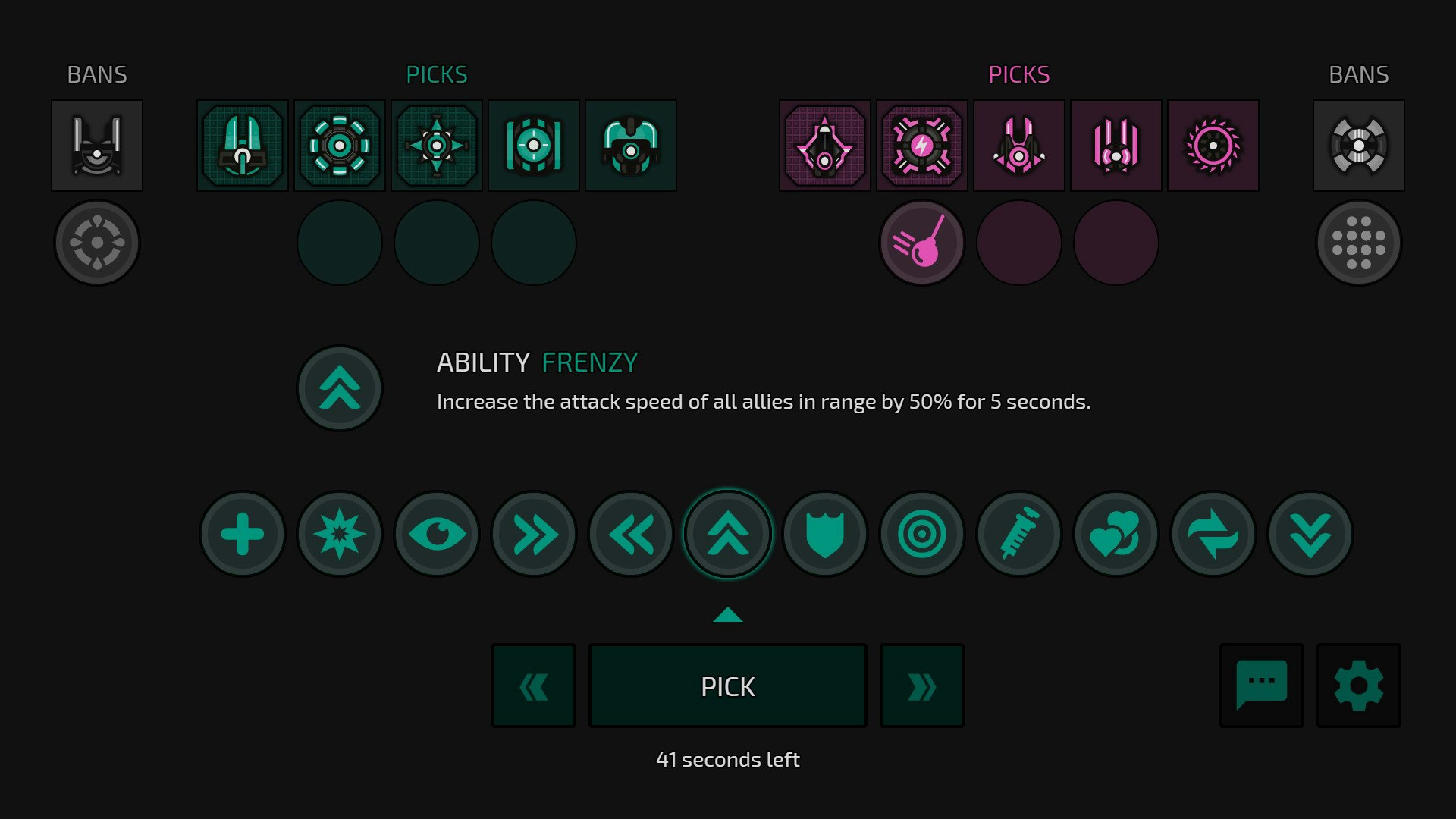The width and height of the screenshot is (1456, 819).
Task: Select the double-left-chevron ability
Action: pos(630,533)
